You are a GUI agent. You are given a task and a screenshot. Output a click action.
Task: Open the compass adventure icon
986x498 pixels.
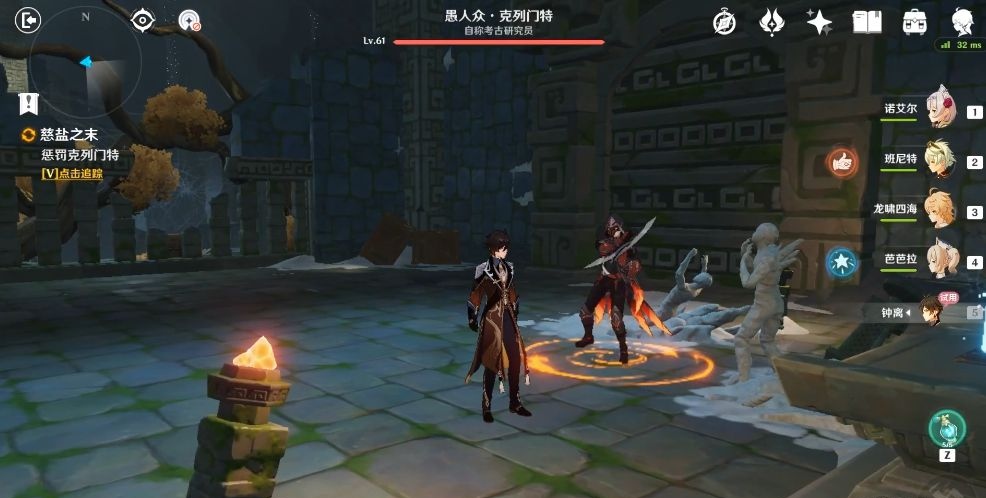(x=724, y=22)
